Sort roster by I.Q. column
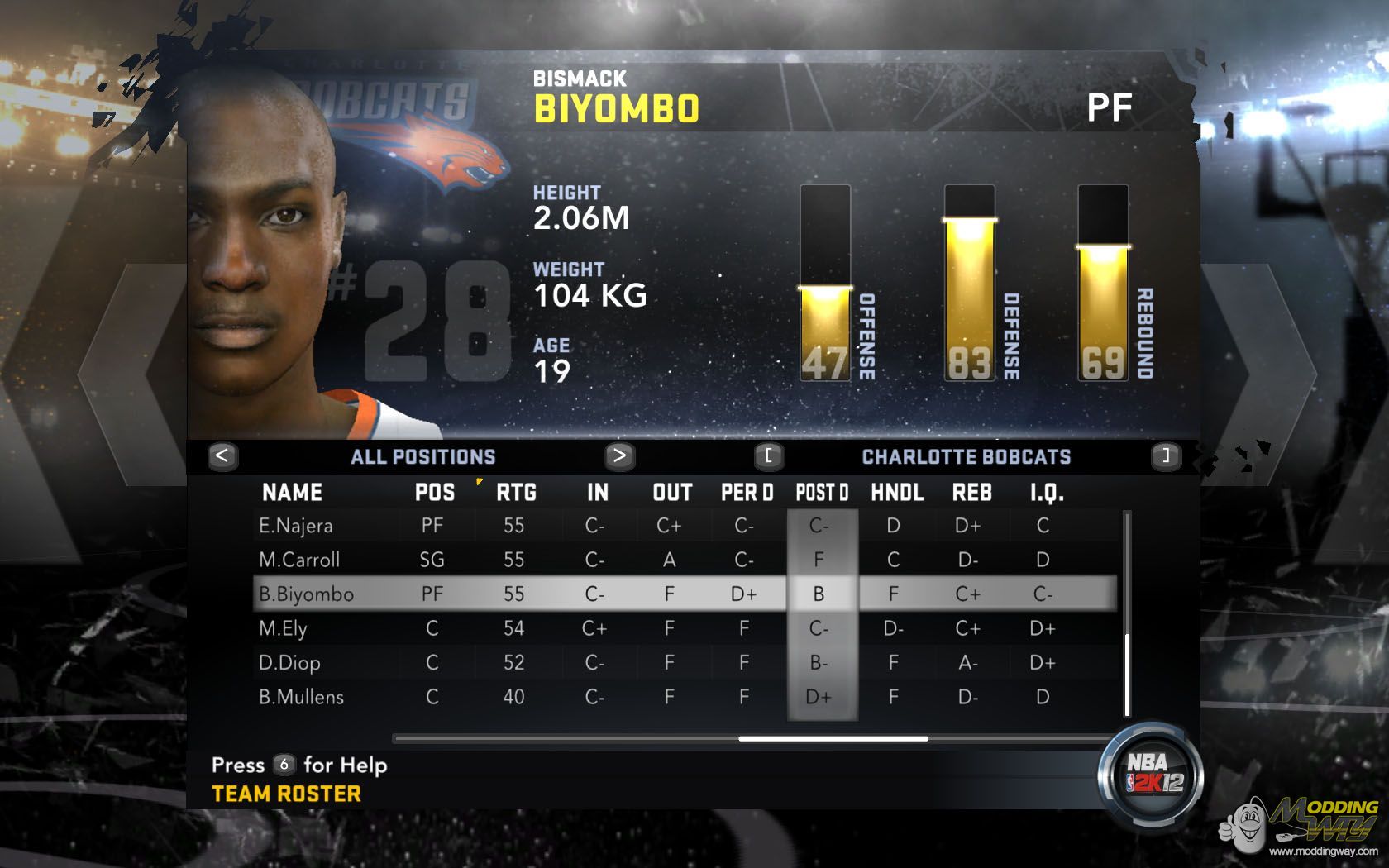Viewport: 1389px width, 868px height. tap(1047, 493)
